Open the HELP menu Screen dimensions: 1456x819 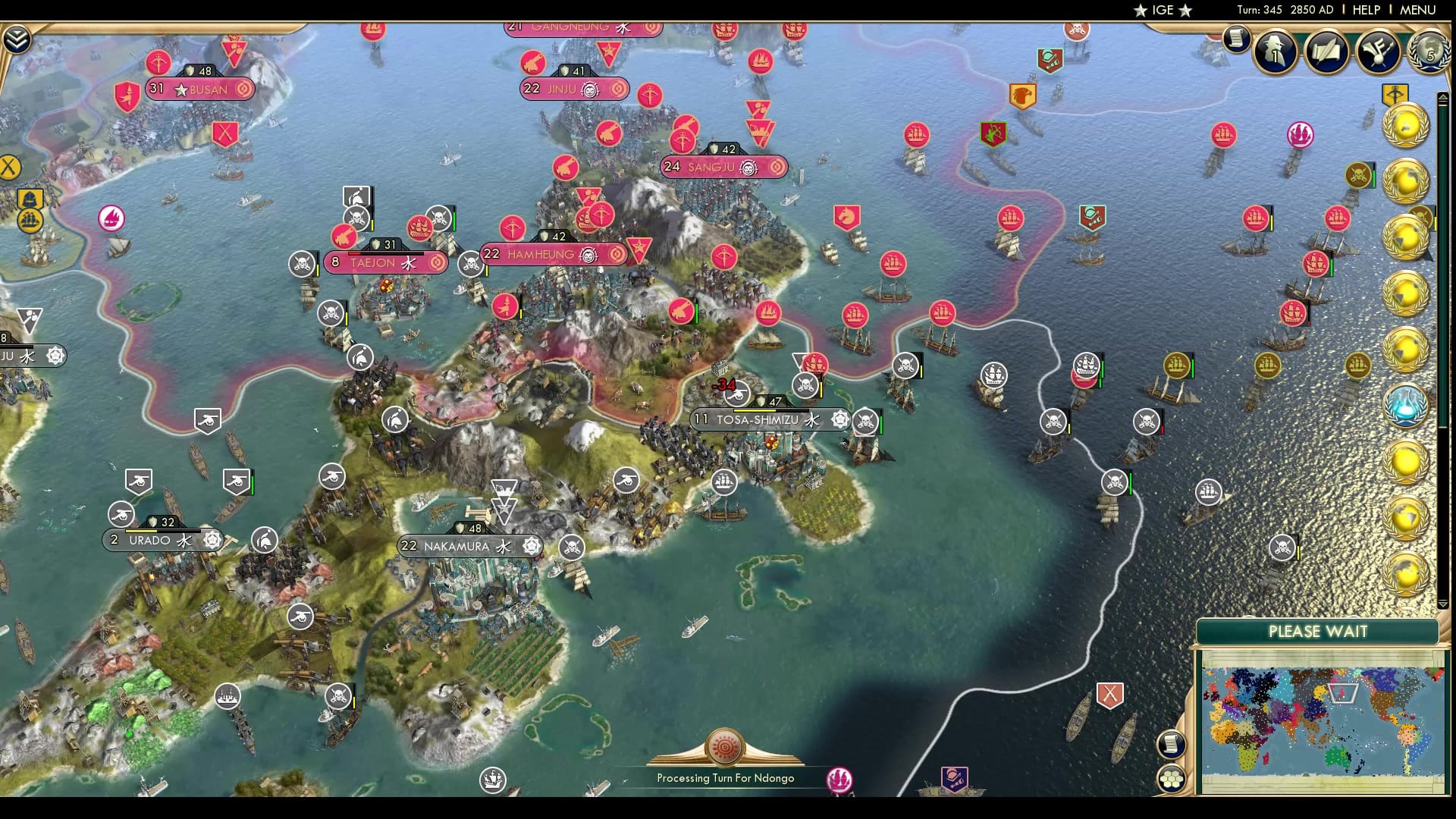point(1365,10)
